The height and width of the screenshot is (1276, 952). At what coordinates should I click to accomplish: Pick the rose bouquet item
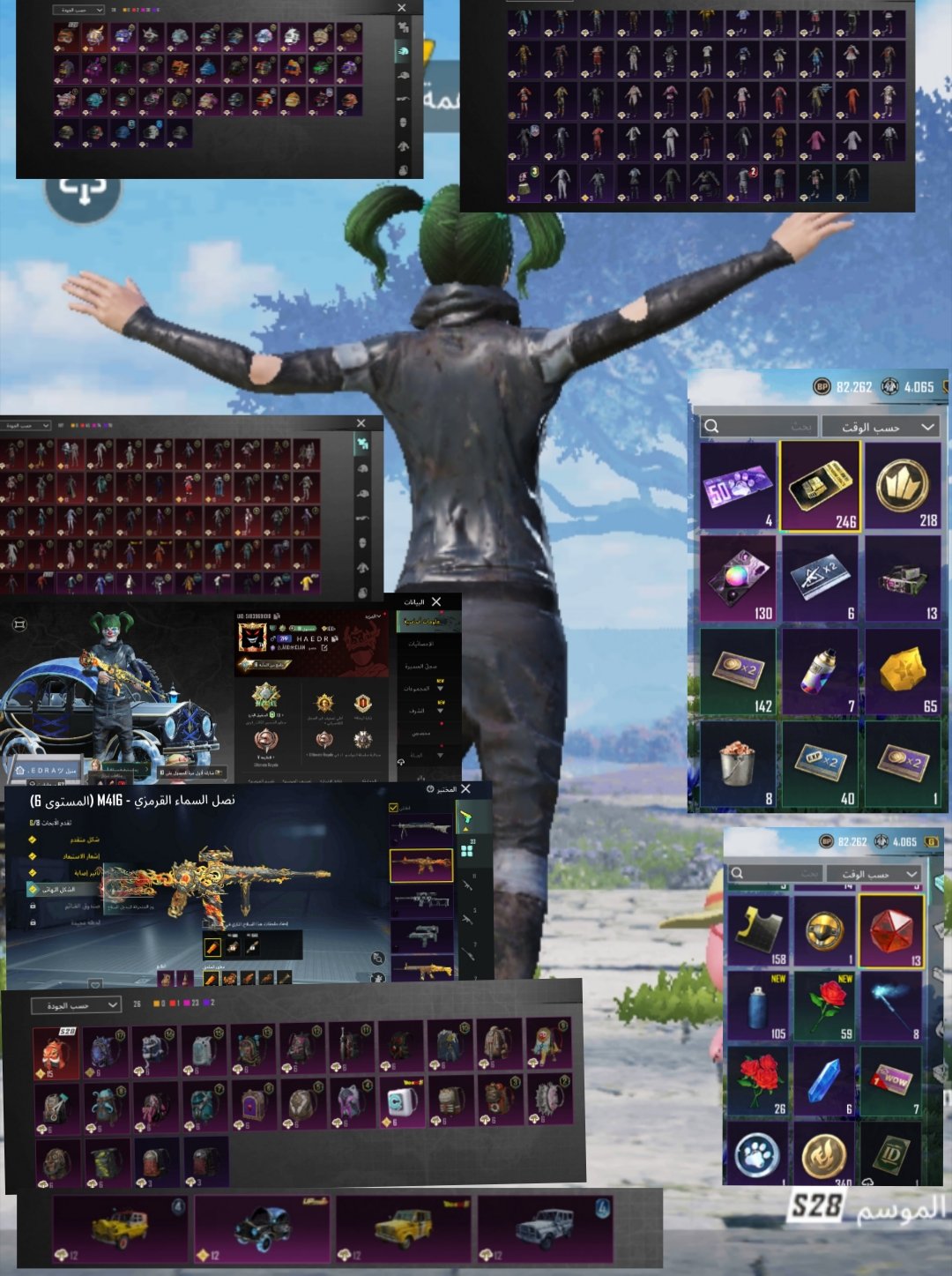click(x=758, y=1082)
